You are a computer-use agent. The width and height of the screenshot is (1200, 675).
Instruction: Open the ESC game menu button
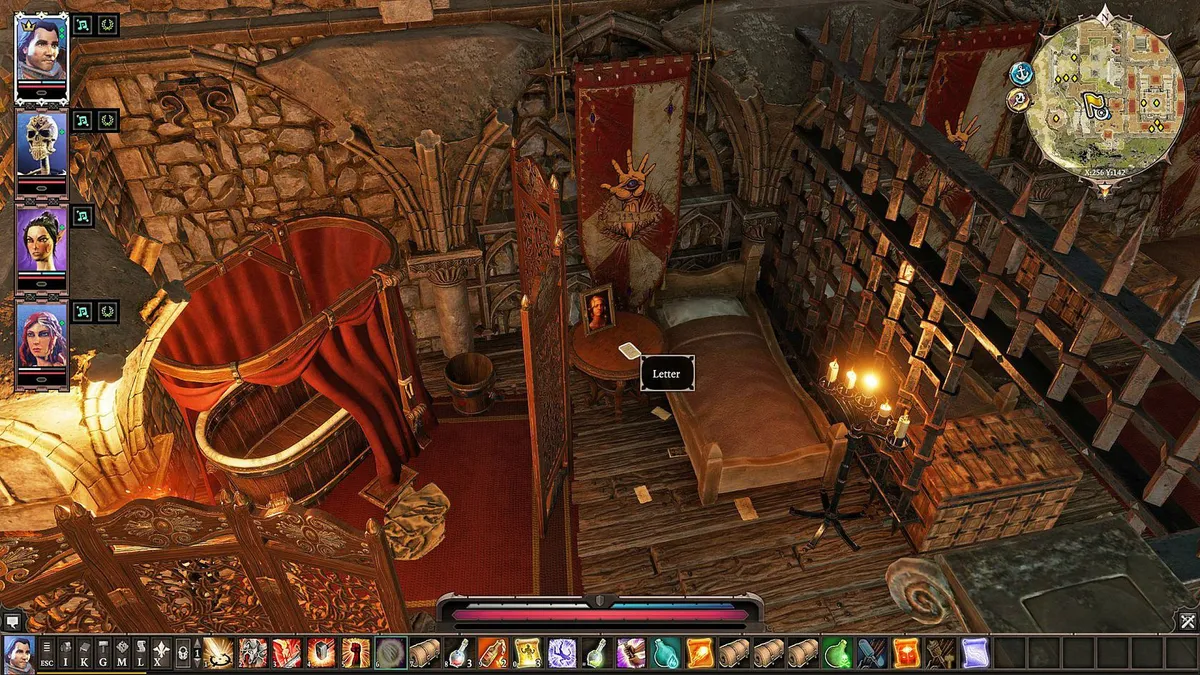47,654
